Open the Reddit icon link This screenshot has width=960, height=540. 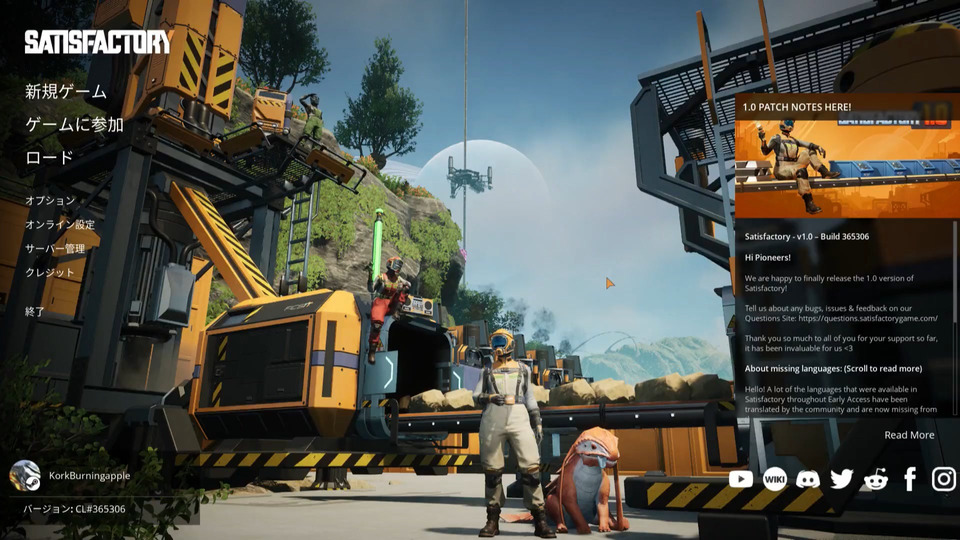pyautogui.click(x=876, y=479)
